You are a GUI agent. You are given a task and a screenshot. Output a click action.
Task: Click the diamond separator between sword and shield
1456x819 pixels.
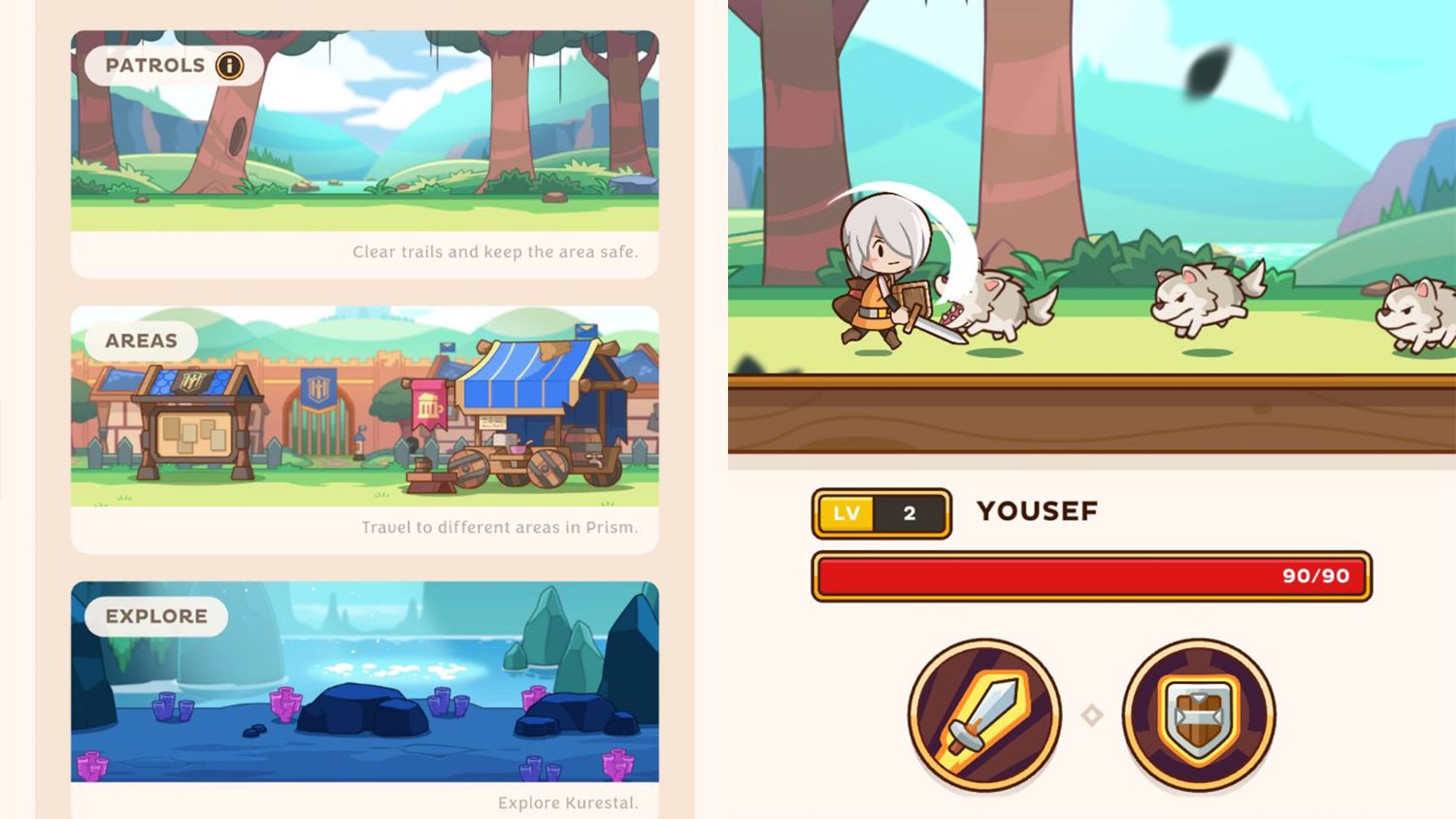(1092, 712)
